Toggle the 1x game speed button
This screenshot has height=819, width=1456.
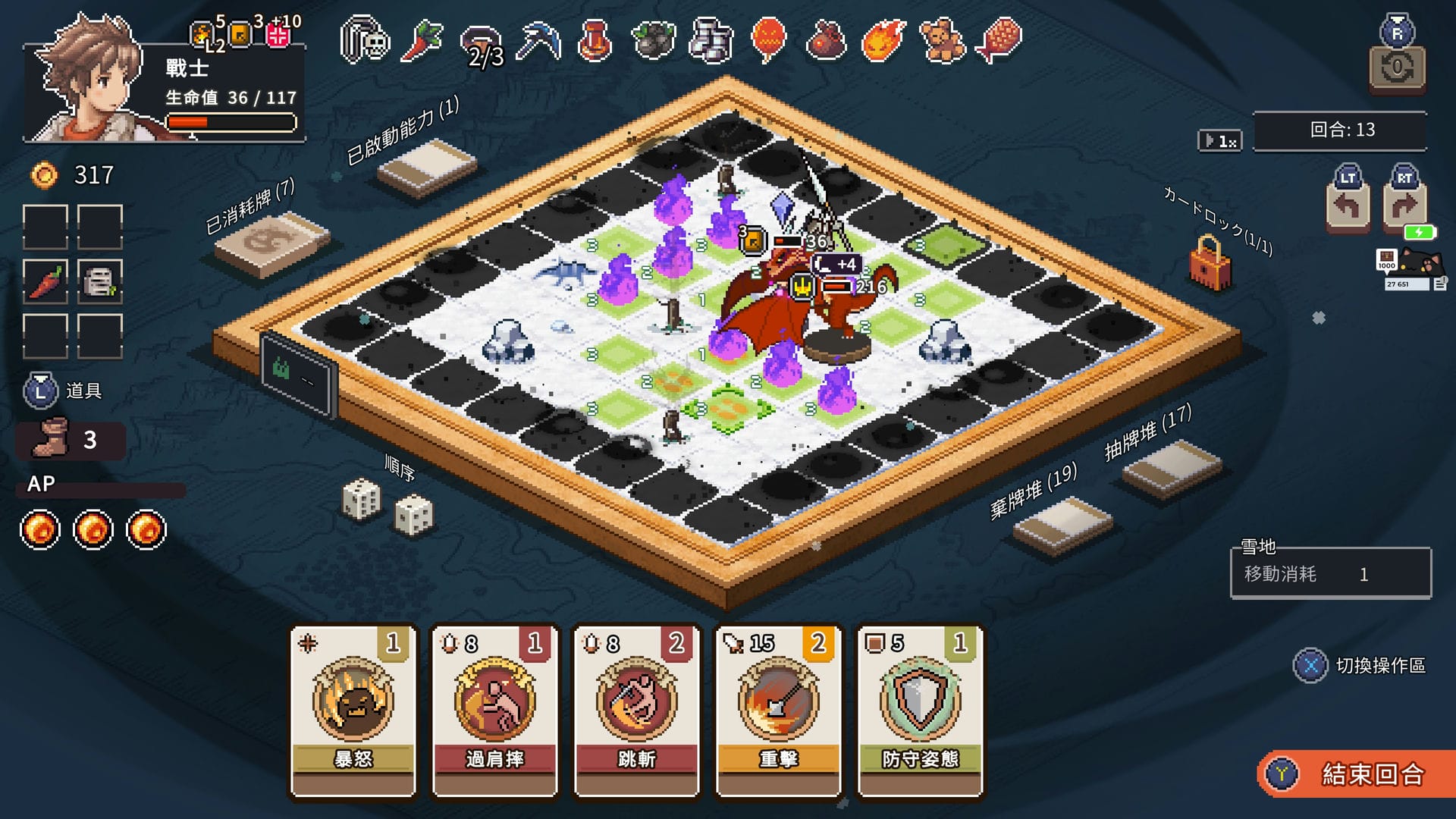tap(1219, 141)
